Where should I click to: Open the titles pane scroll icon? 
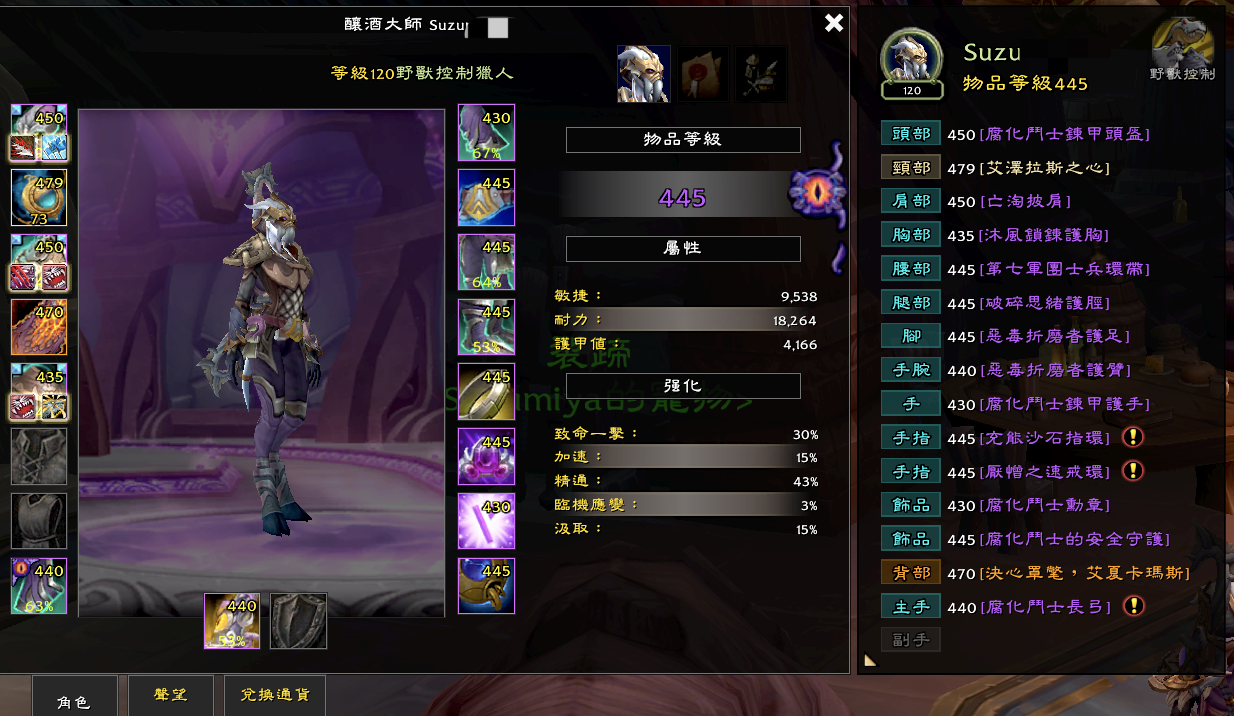[702, 73]
